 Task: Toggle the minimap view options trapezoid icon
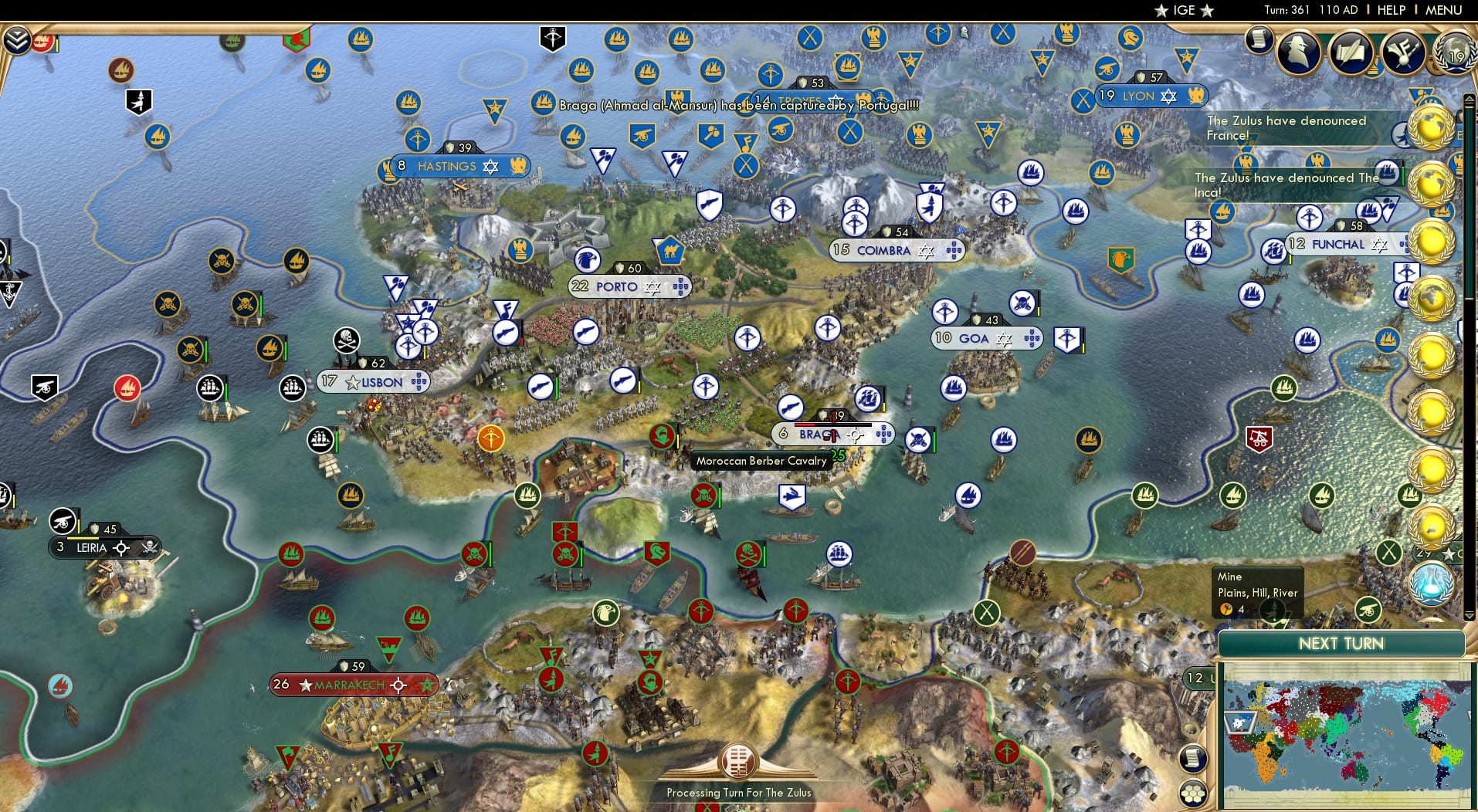coord(1239,722)
